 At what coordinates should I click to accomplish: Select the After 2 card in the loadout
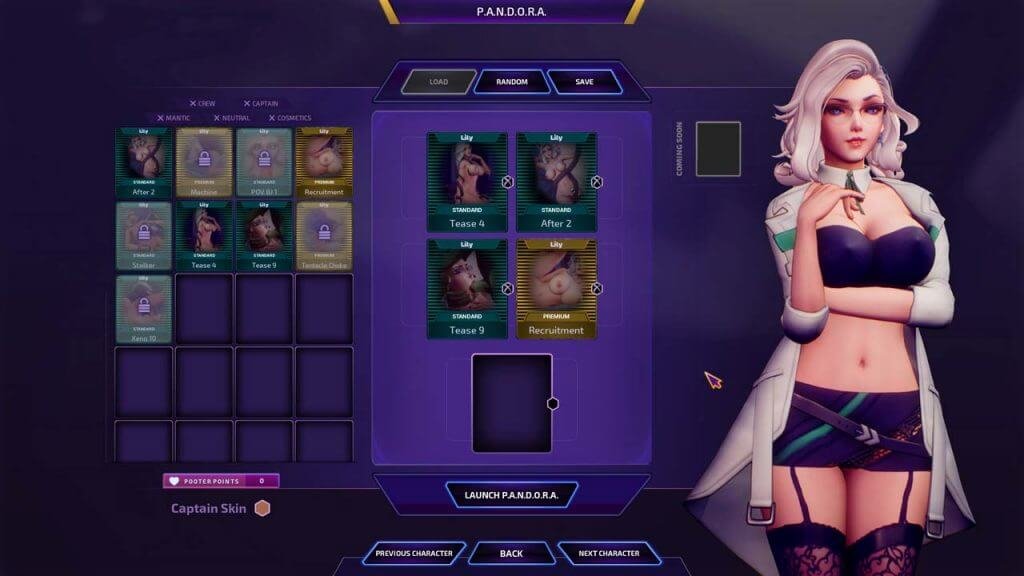click(x=556, y=181)
